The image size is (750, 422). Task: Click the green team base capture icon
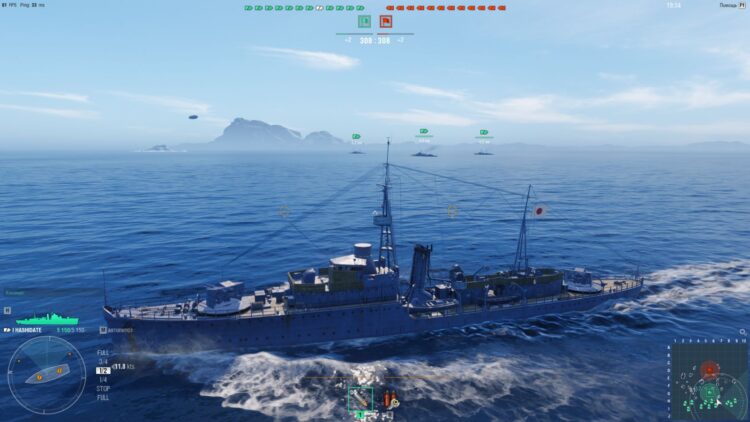(364, 21)
